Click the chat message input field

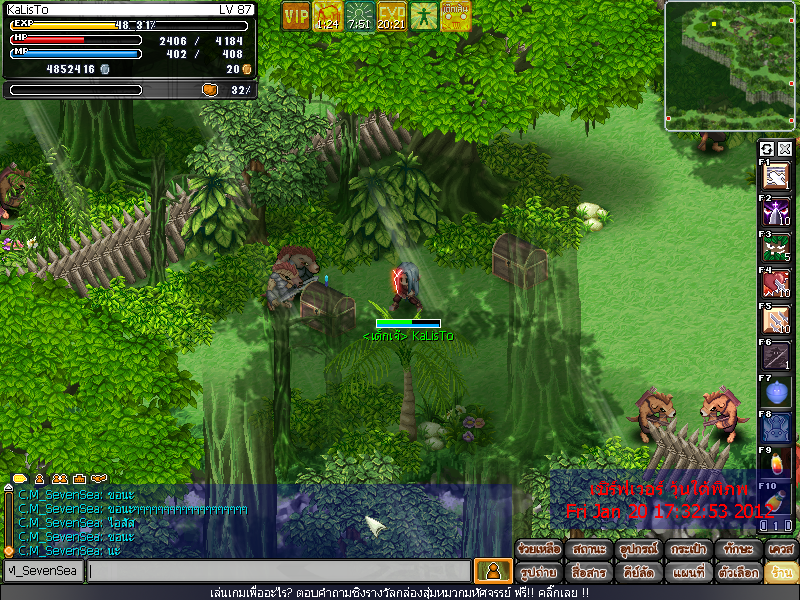click(278, 571)
